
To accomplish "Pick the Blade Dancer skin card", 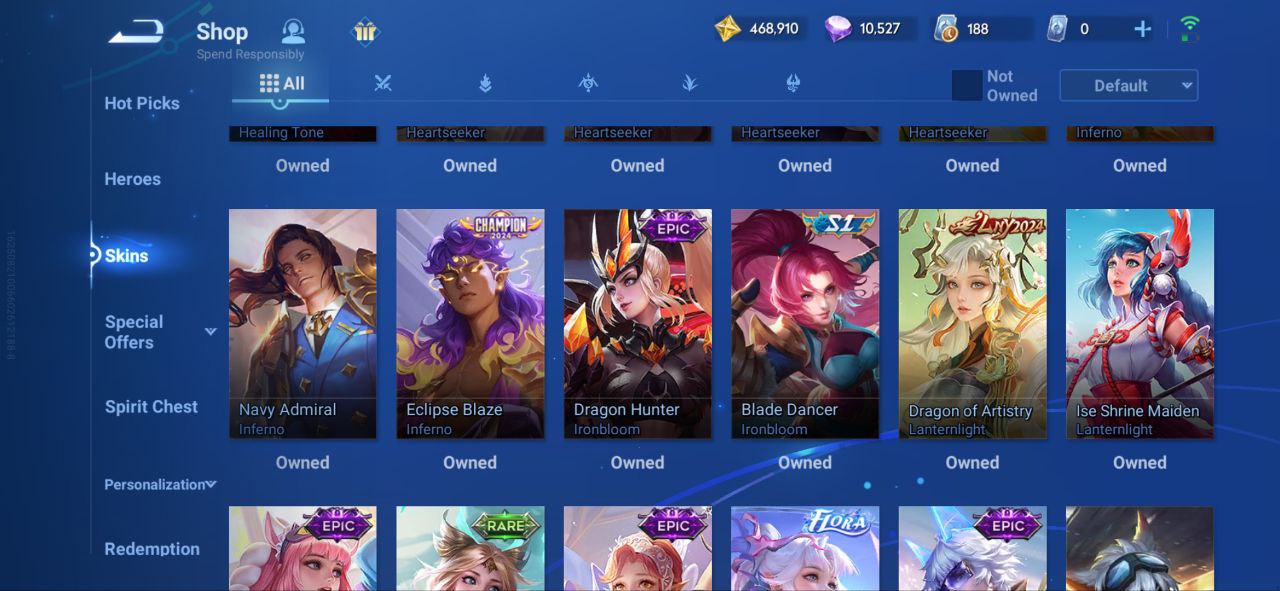I will (805, 323).
